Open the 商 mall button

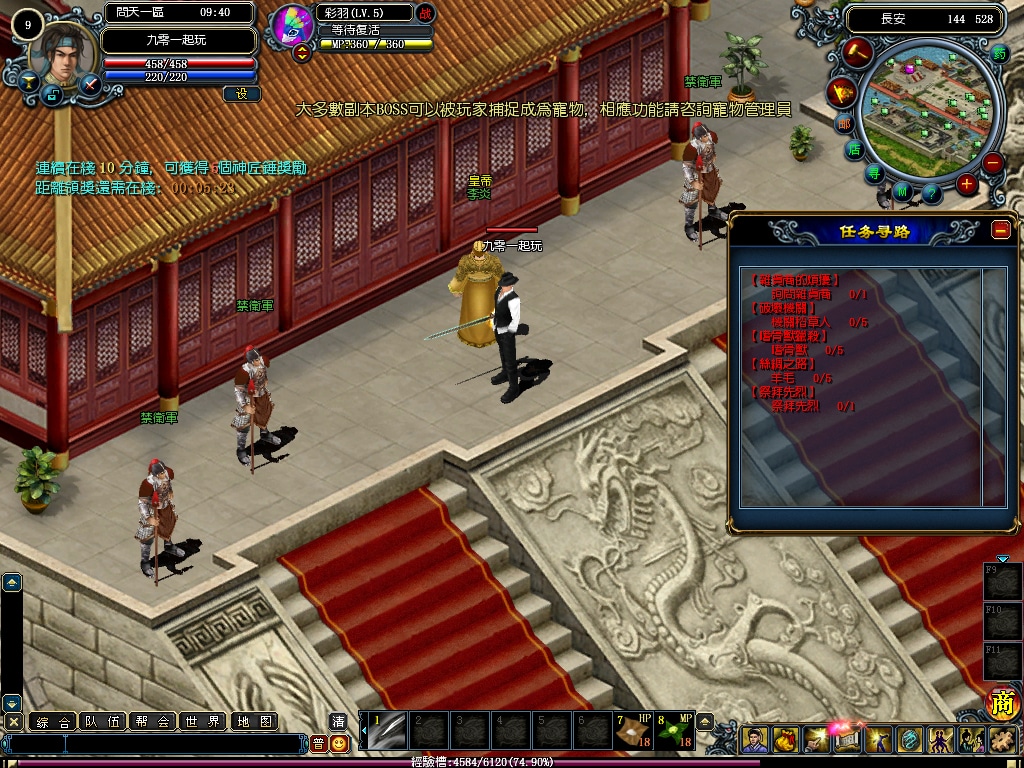pos(1002,703)
